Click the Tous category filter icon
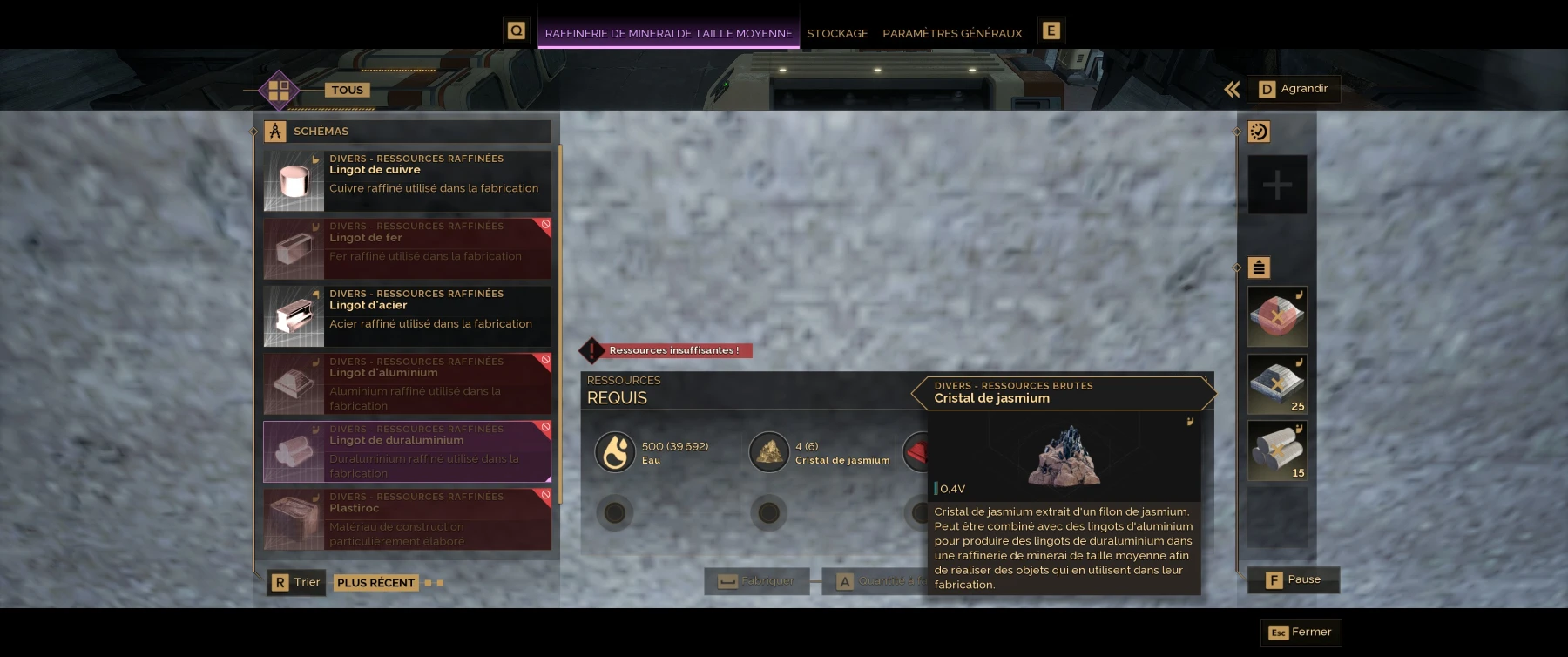Screen dimensions: 1568x657 click(x=279, y=91)
